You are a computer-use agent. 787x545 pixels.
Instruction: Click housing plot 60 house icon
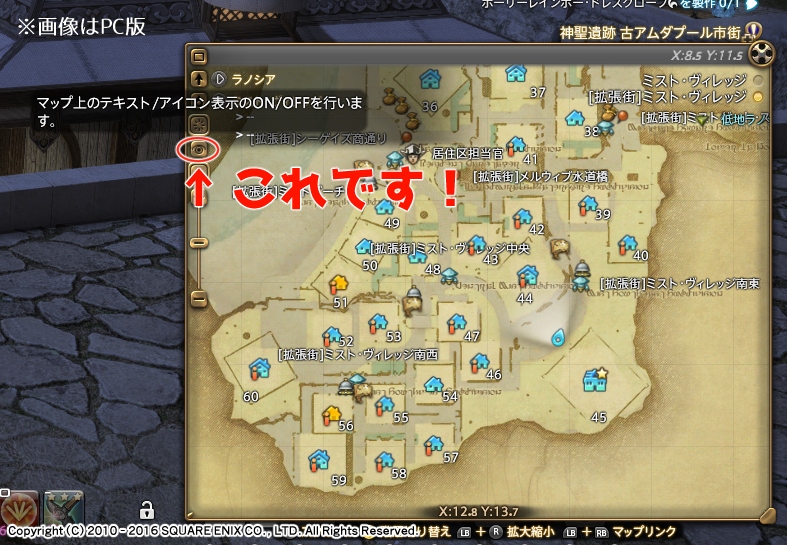(259, 369)
